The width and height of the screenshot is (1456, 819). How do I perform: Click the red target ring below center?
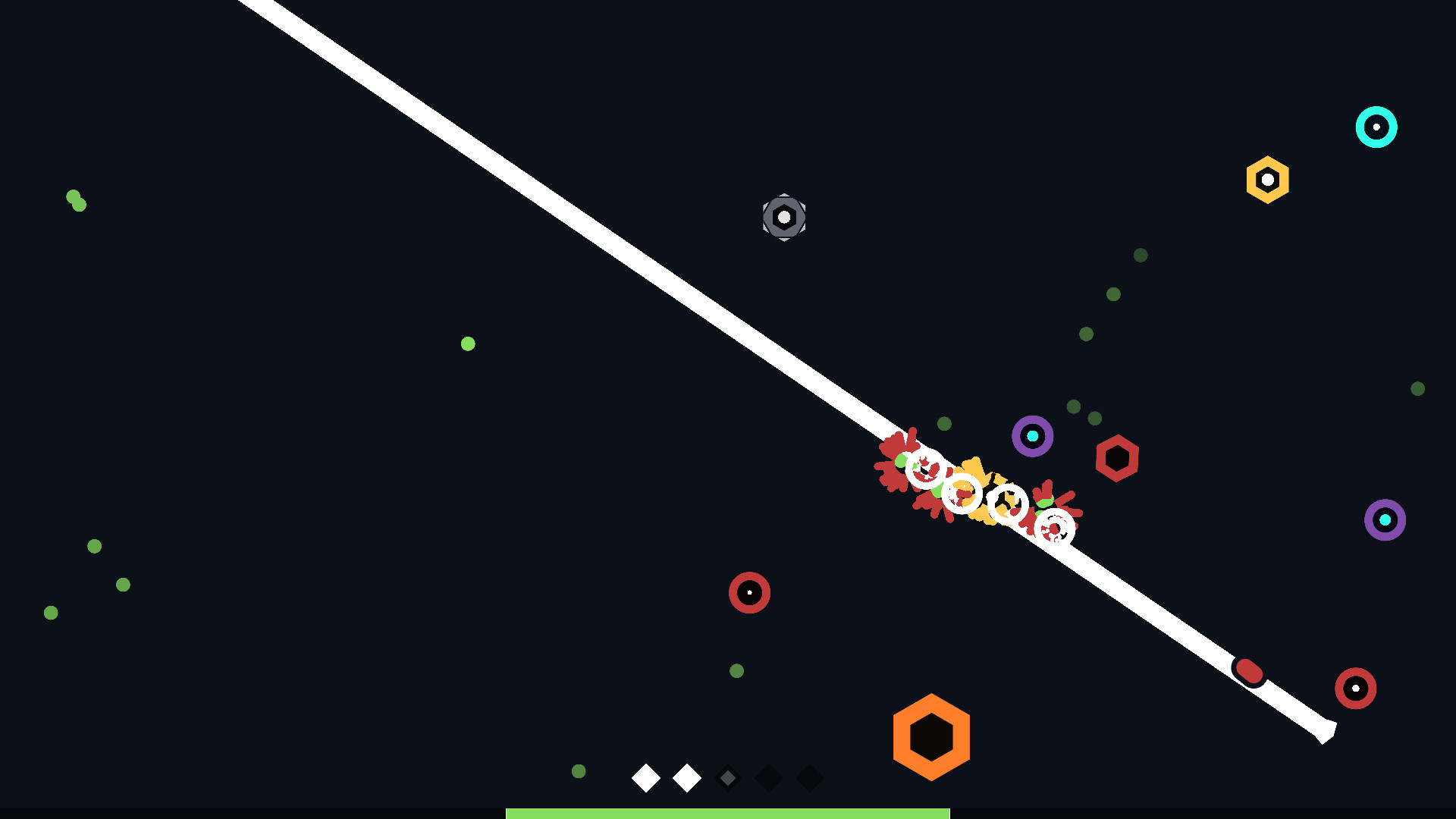(750, 593)
